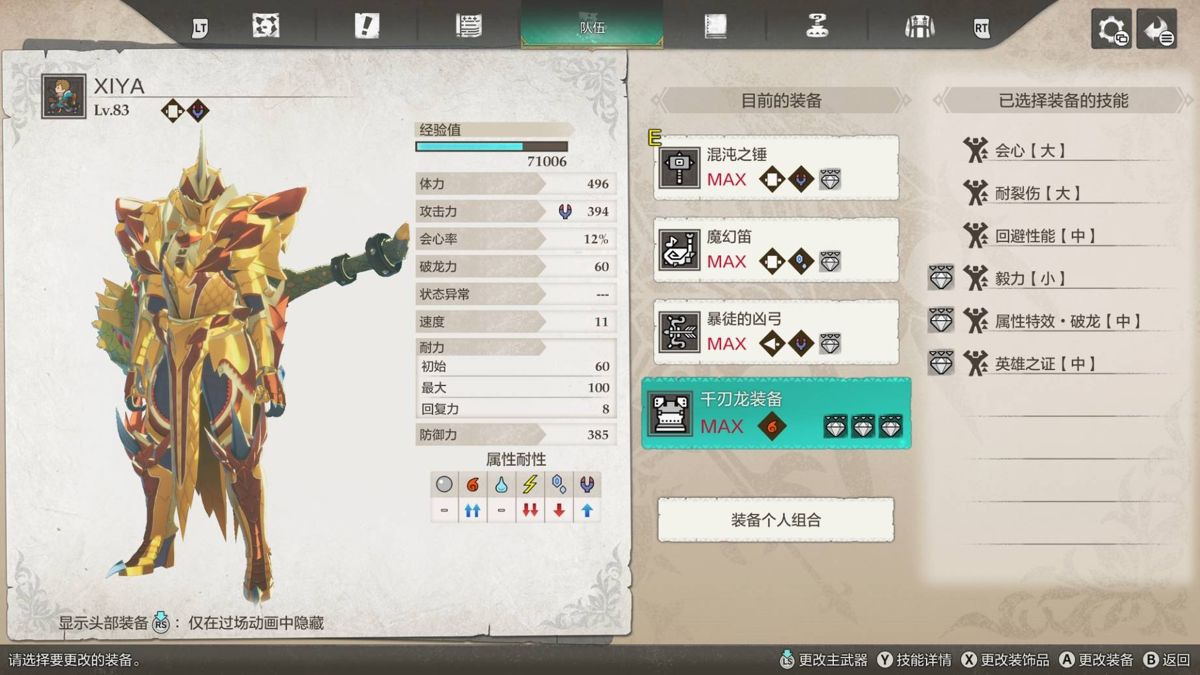Select the 会心【大】 skill entry

[x=1030, y=151]
